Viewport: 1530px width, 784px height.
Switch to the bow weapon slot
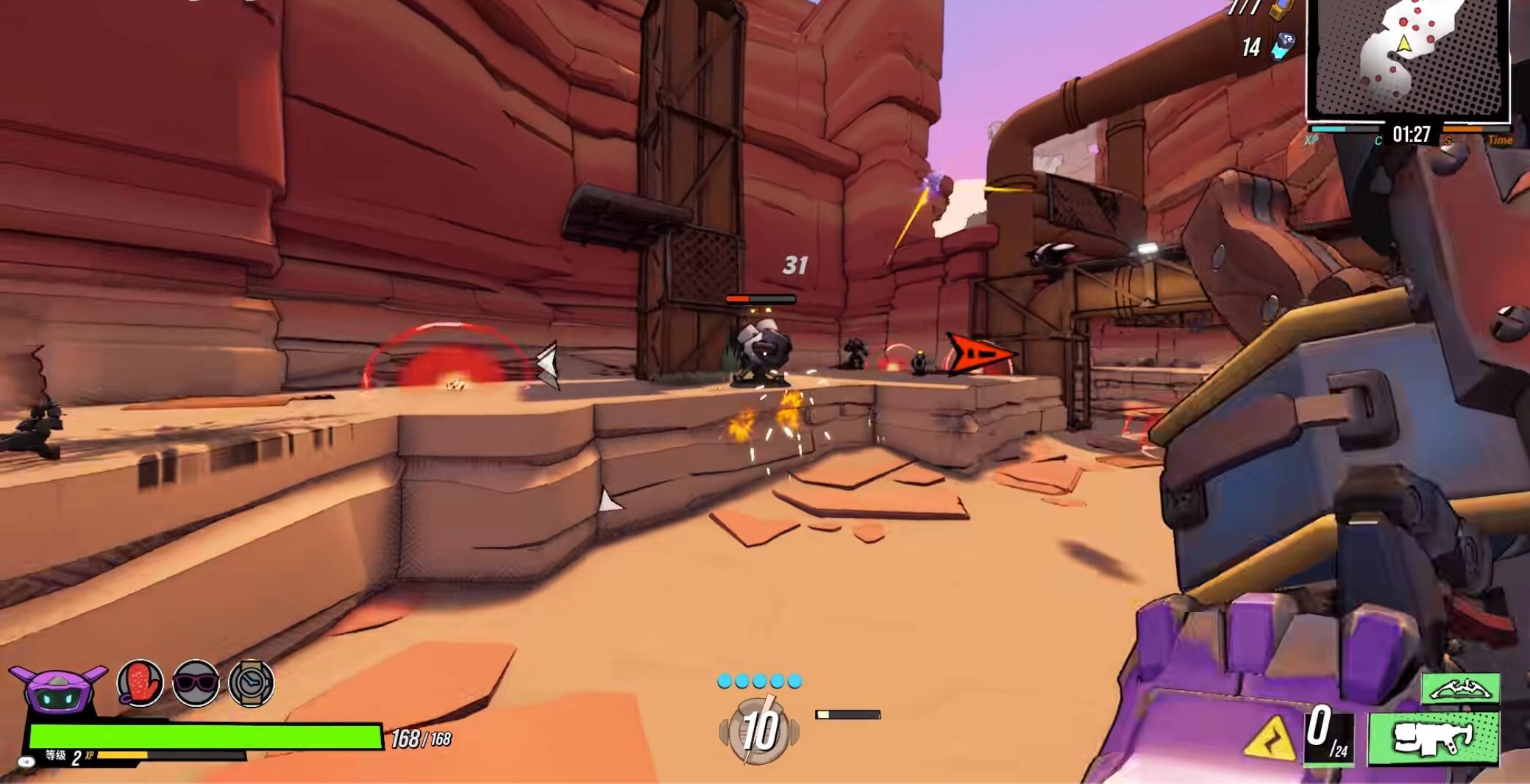tap(1460, 689)
